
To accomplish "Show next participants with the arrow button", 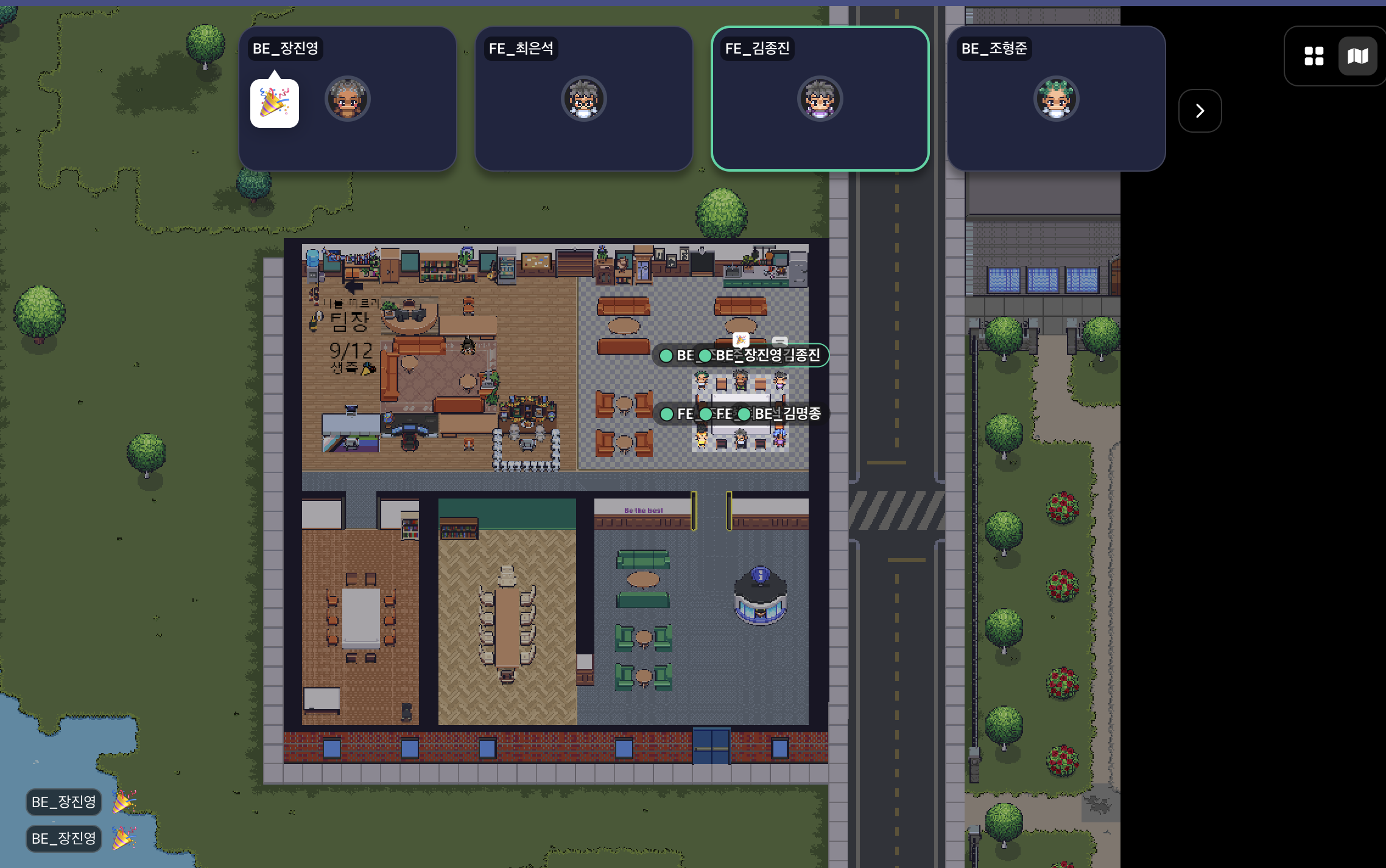I will [x=1200, y=111].
